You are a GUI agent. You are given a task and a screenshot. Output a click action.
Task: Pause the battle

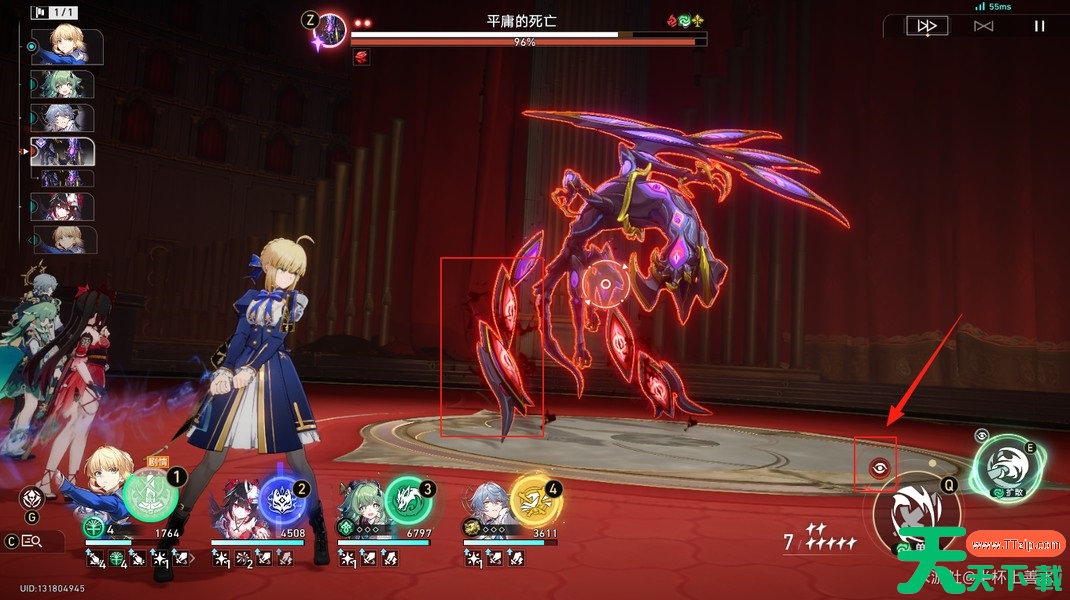pos(1039,26)
